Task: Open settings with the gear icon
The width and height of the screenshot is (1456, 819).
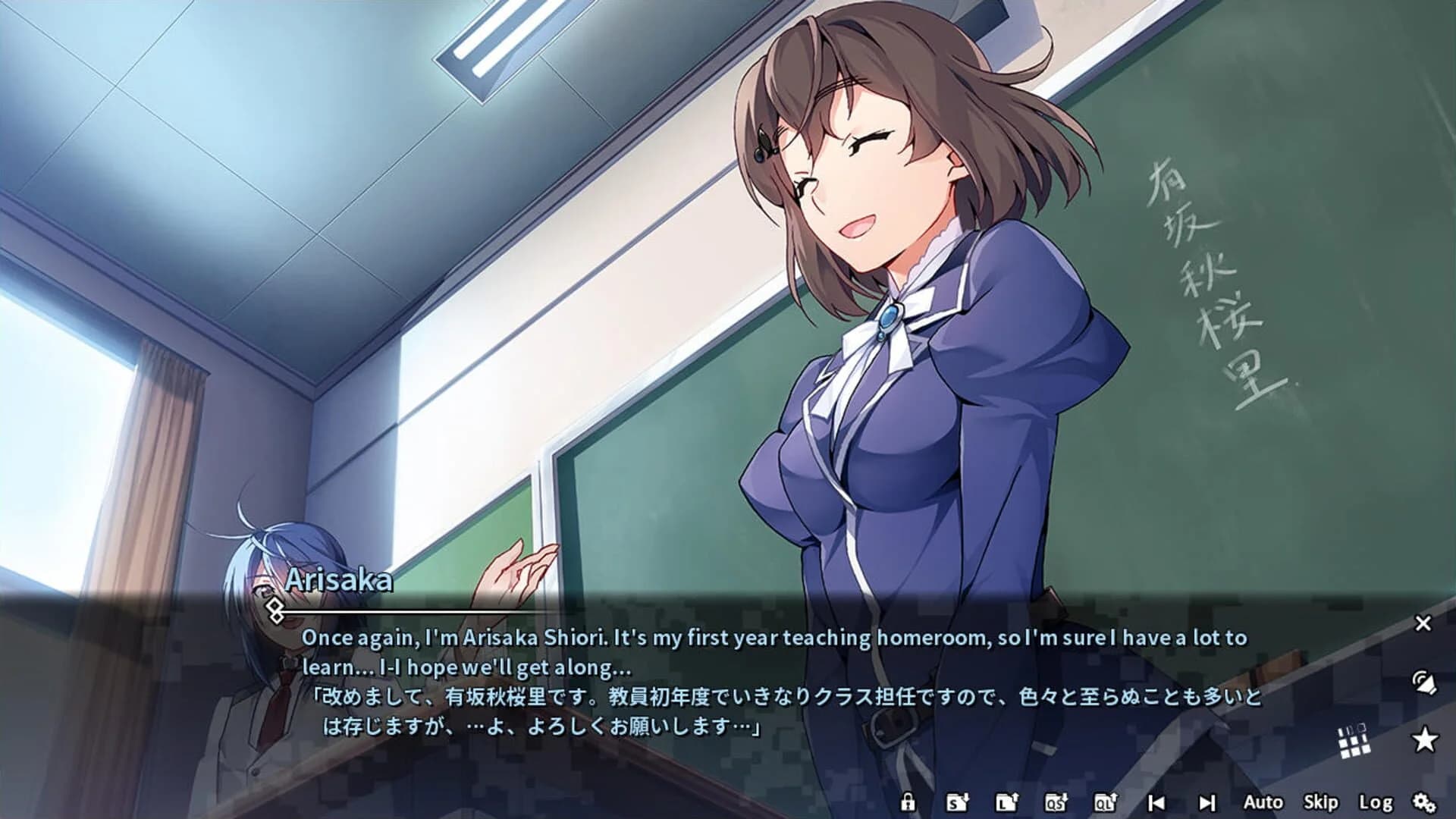Action: point(1424,802)
